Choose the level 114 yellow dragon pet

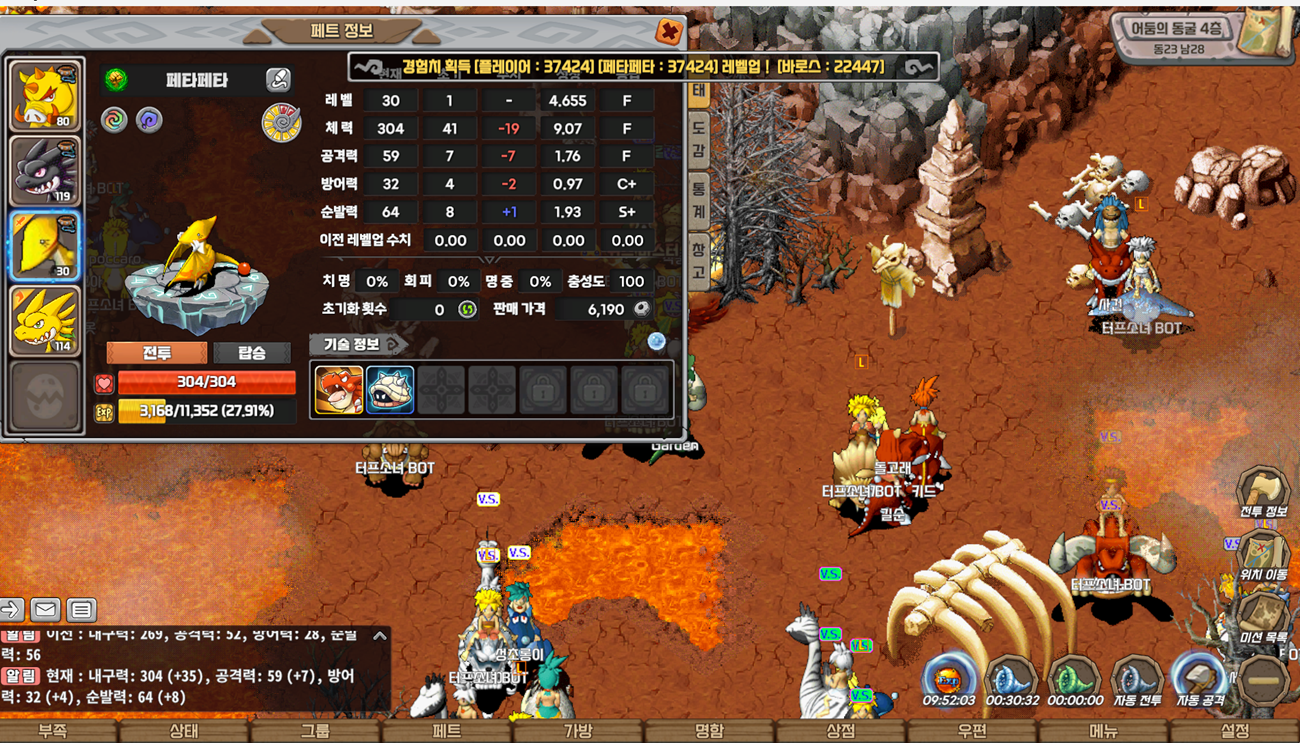click(x=45, y=320)
